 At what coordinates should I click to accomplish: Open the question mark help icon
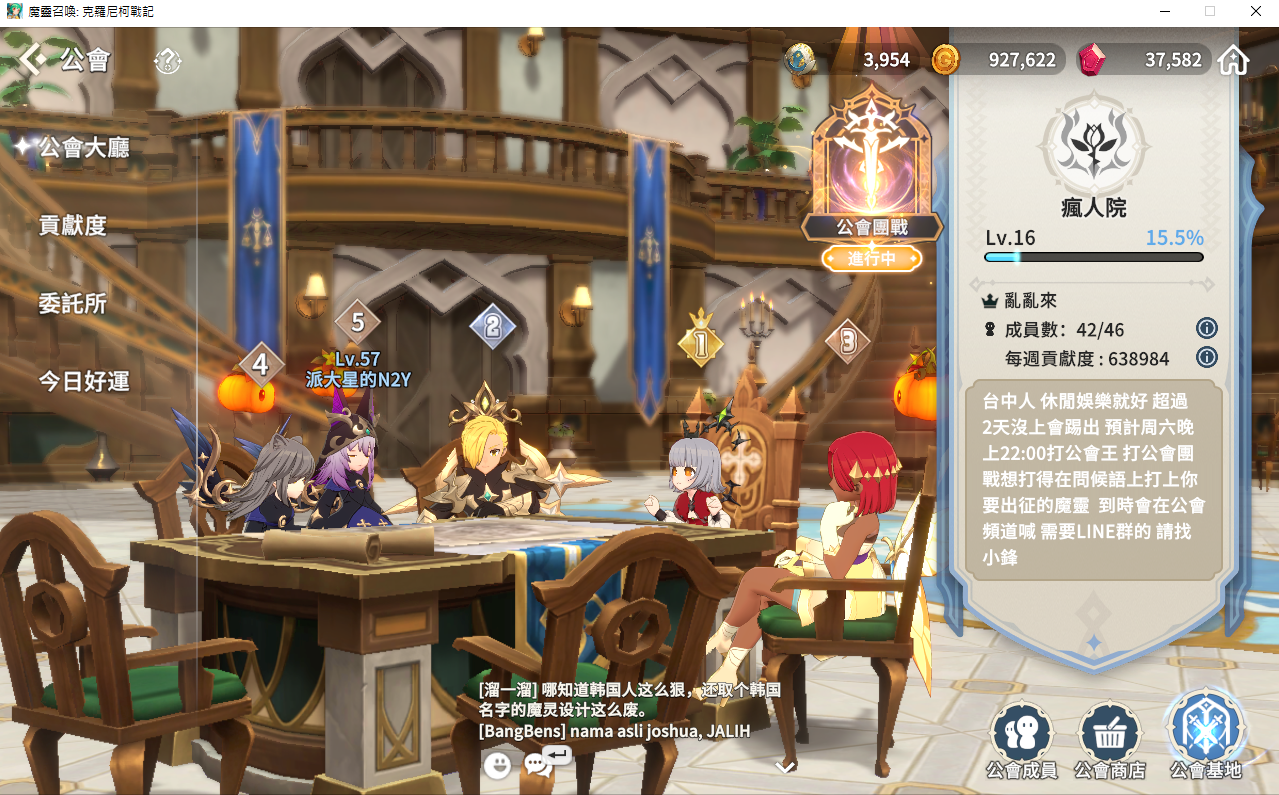coord(167,62)
